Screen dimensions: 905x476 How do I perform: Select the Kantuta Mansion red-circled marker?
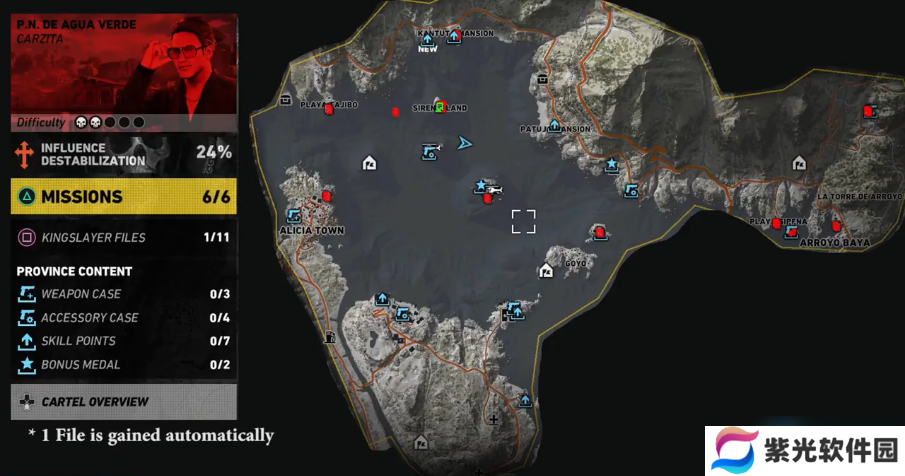pos(453,36)
